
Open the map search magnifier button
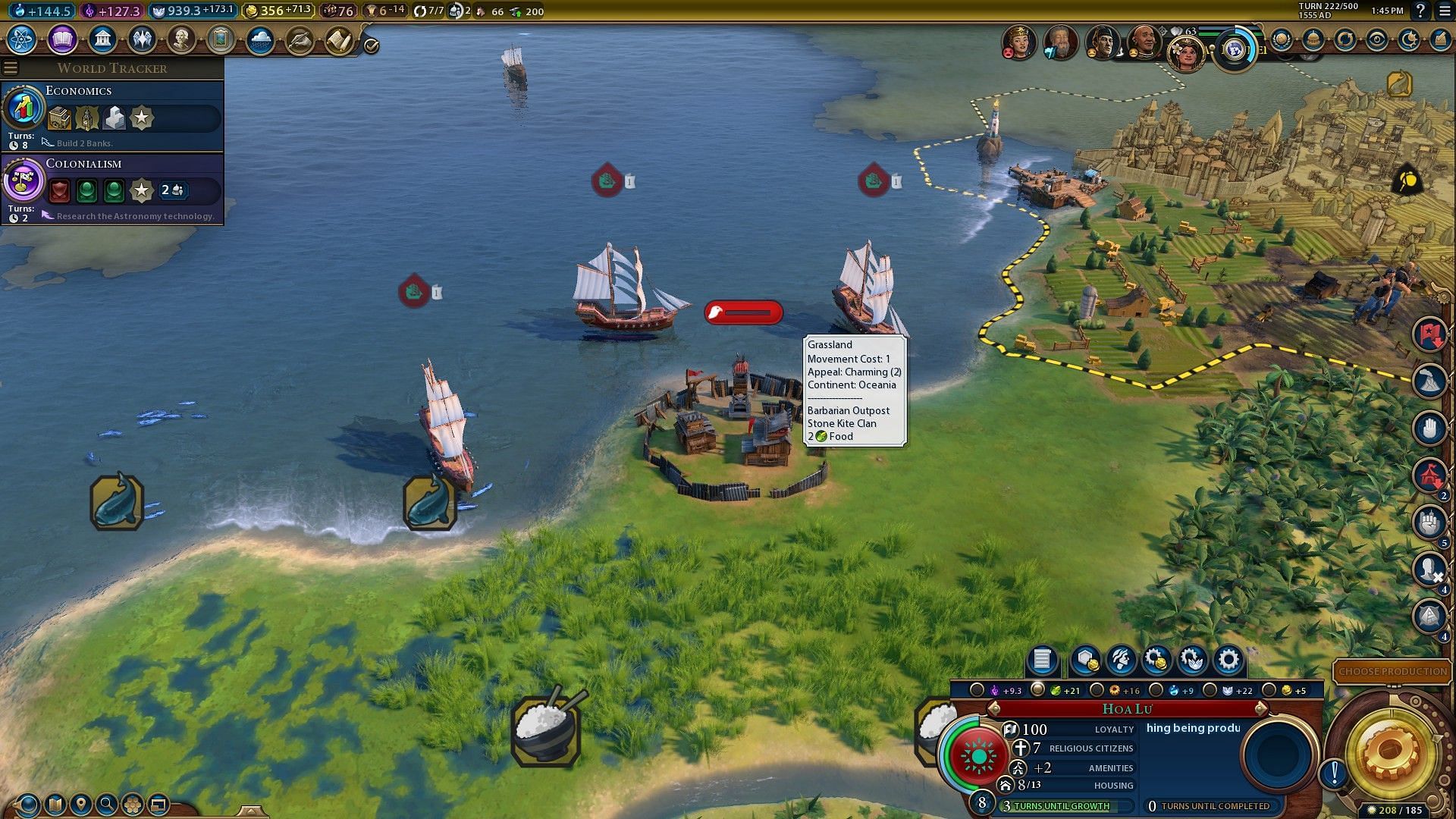click(x=107, y=804)
